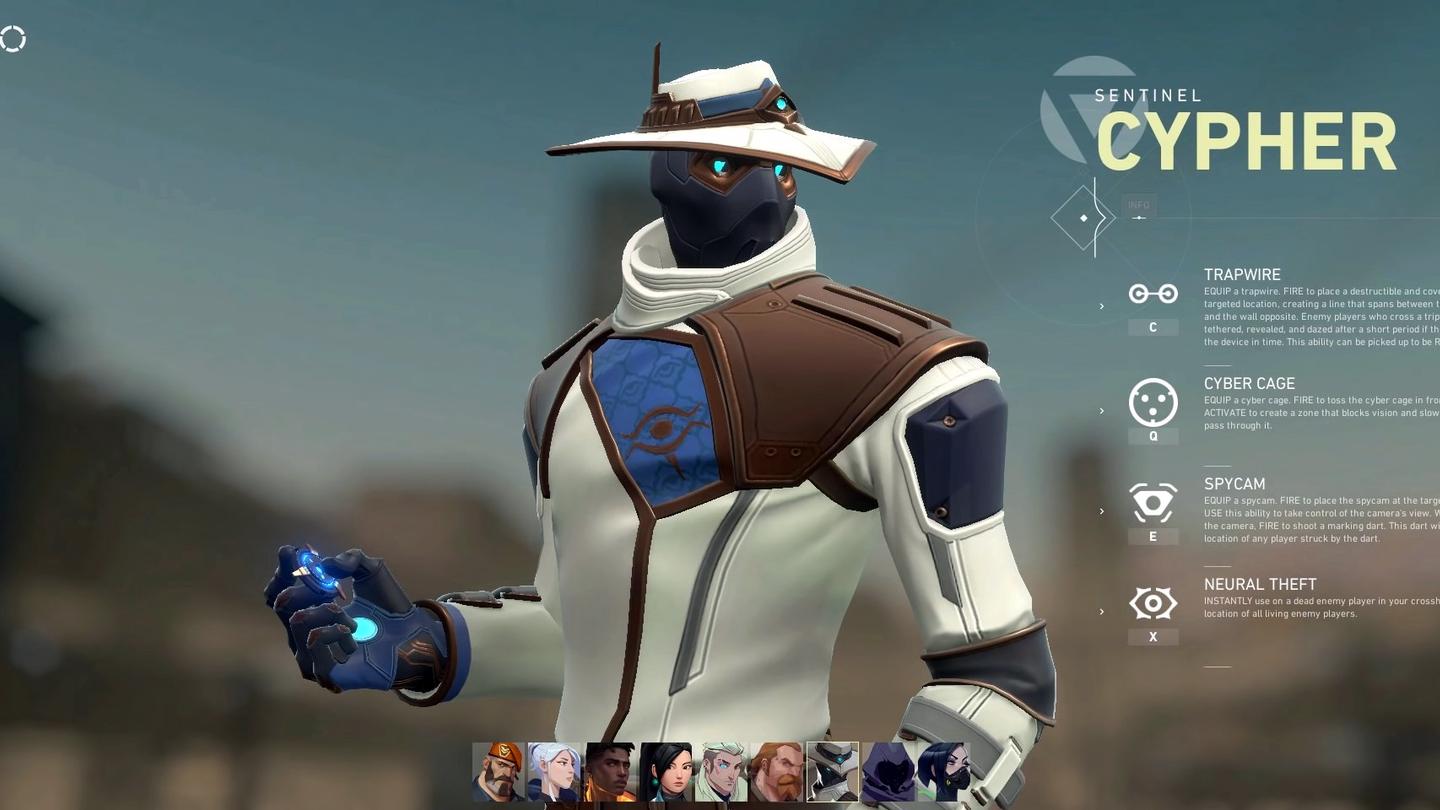View the Cyber Cage ability icon

1153,402
